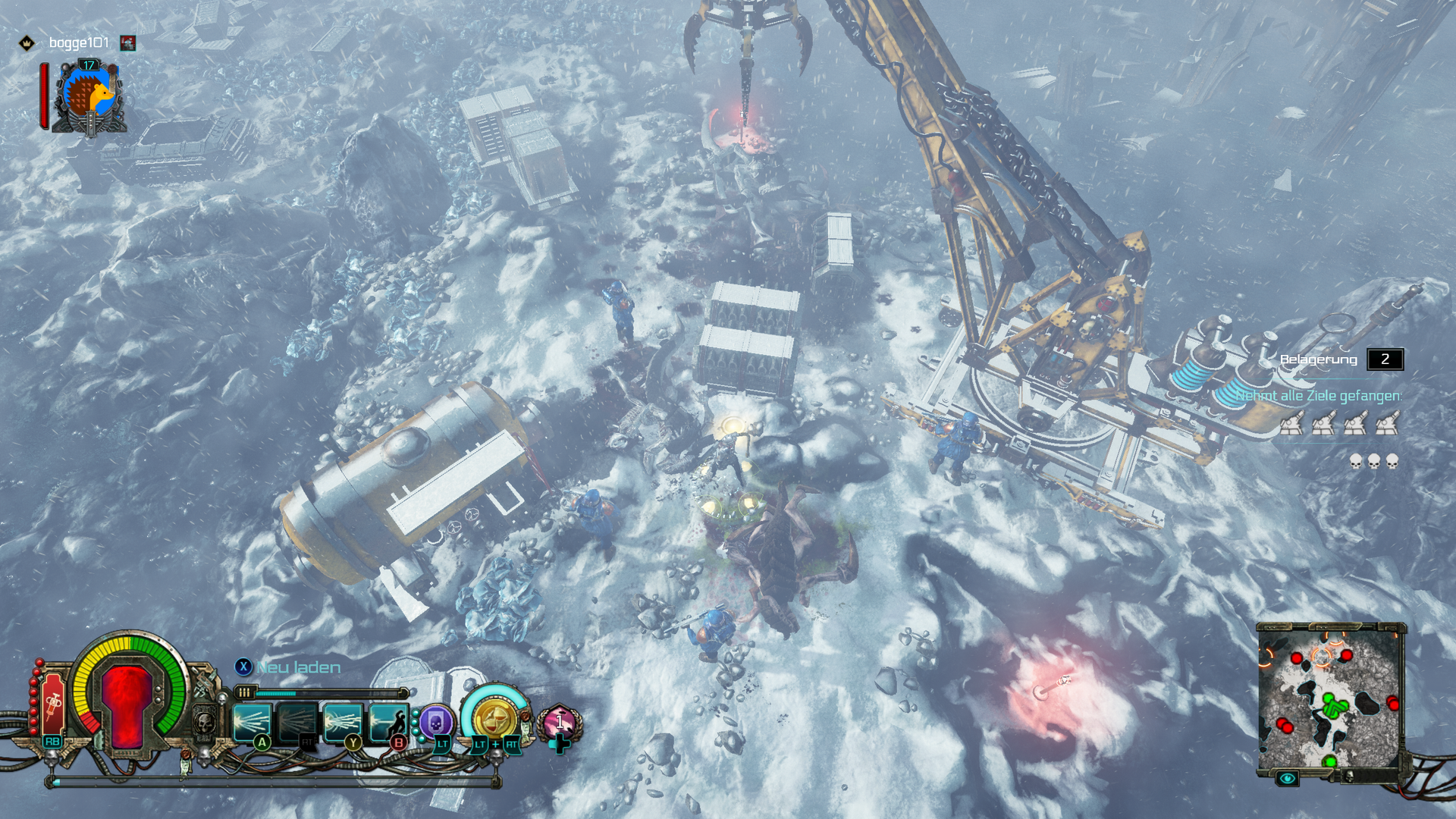This screenshot has height=819, width=1456.
Task: Select the dimmed second weapon skill
Action: tap(297, 721)
